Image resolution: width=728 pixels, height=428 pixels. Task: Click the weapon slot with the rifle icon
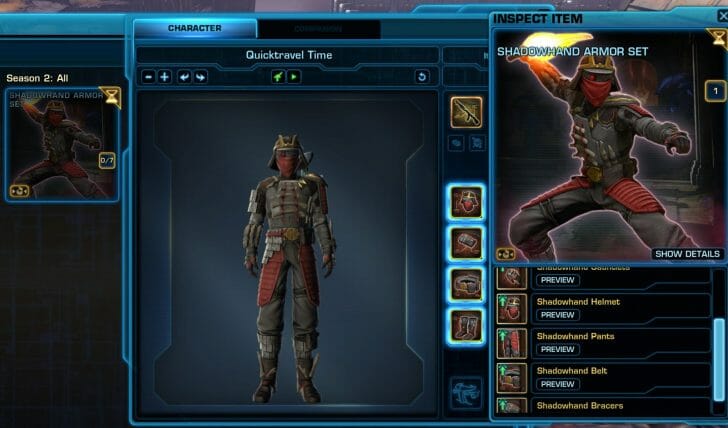[466, 112]
